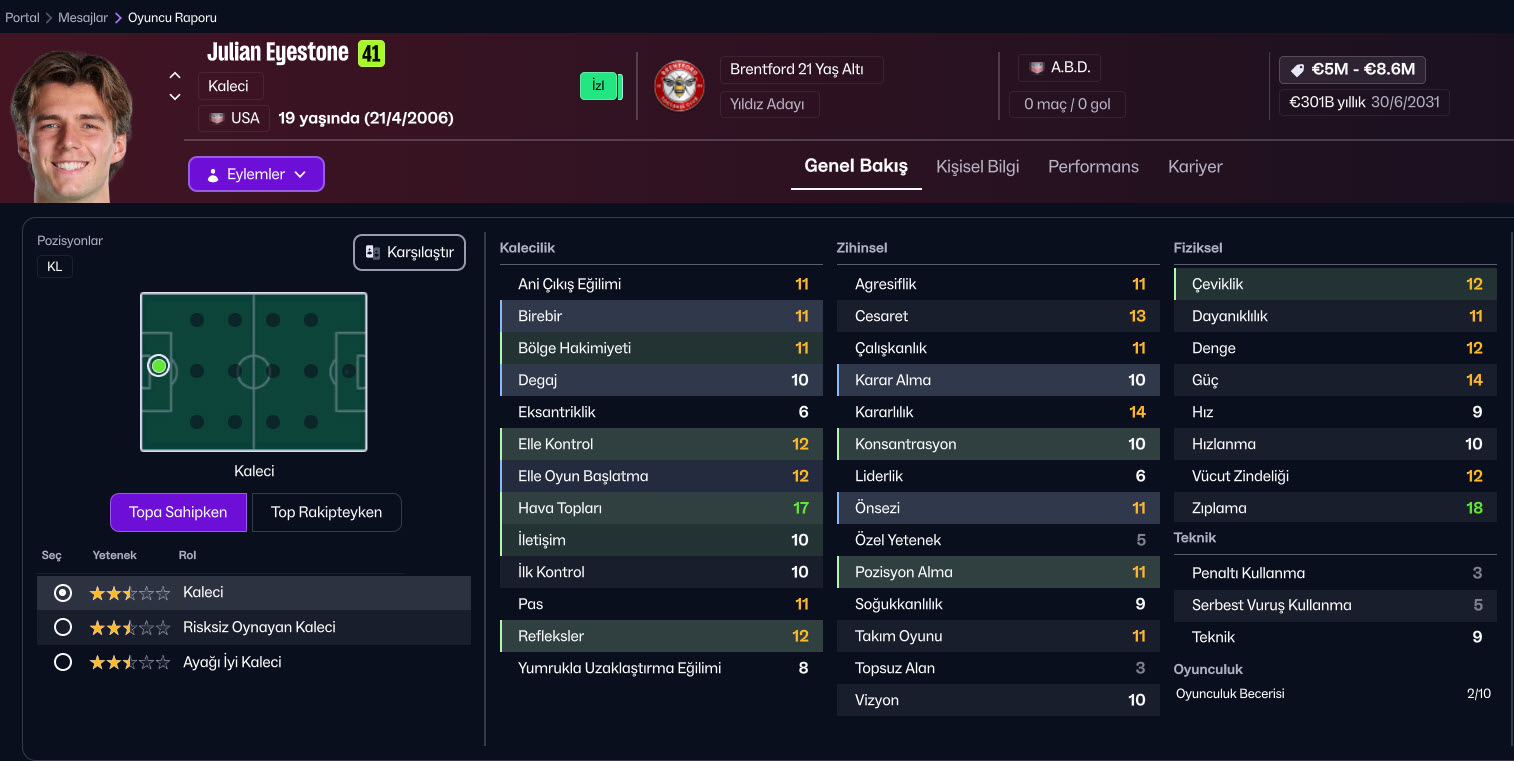Open the Eylemler actions dropdown
Screen dimensions: 1514x761
tap(256, 174)
